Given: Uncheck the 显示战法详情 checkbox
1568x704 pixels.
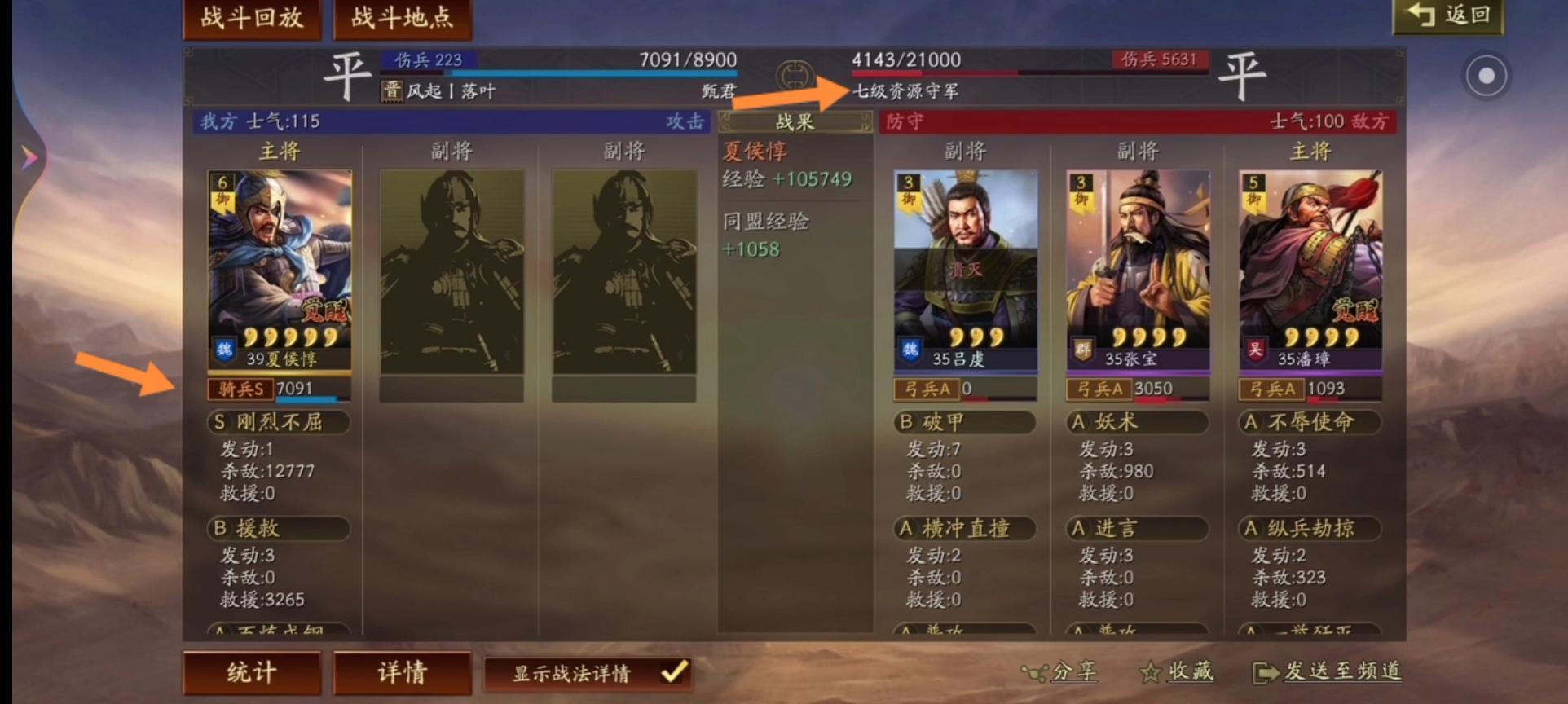Looking at the screenshot, I should click(x=672, y=673).
